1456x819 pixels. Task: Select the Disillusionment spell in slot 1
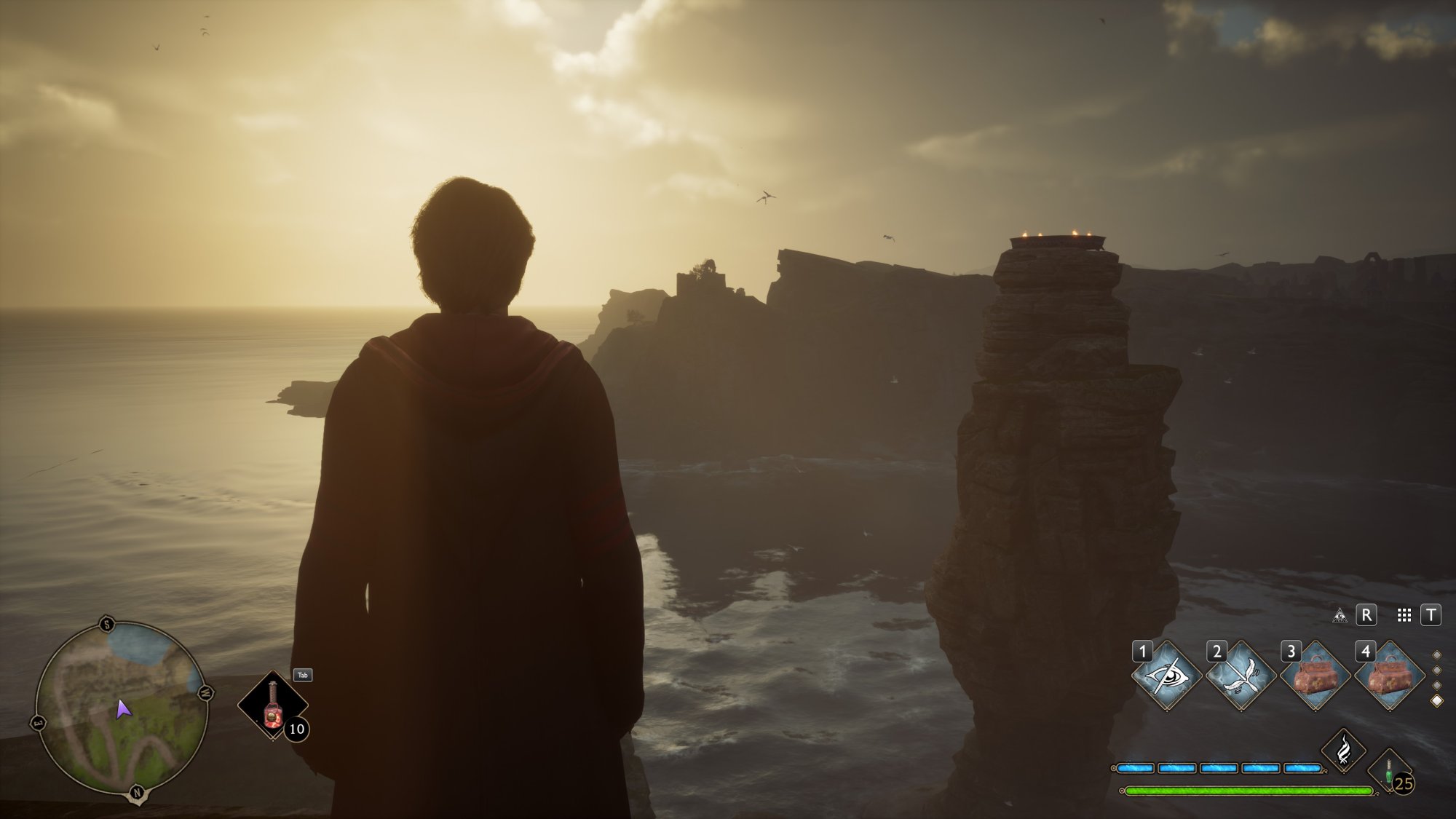pyautogui.click(x=1168, y=675)
